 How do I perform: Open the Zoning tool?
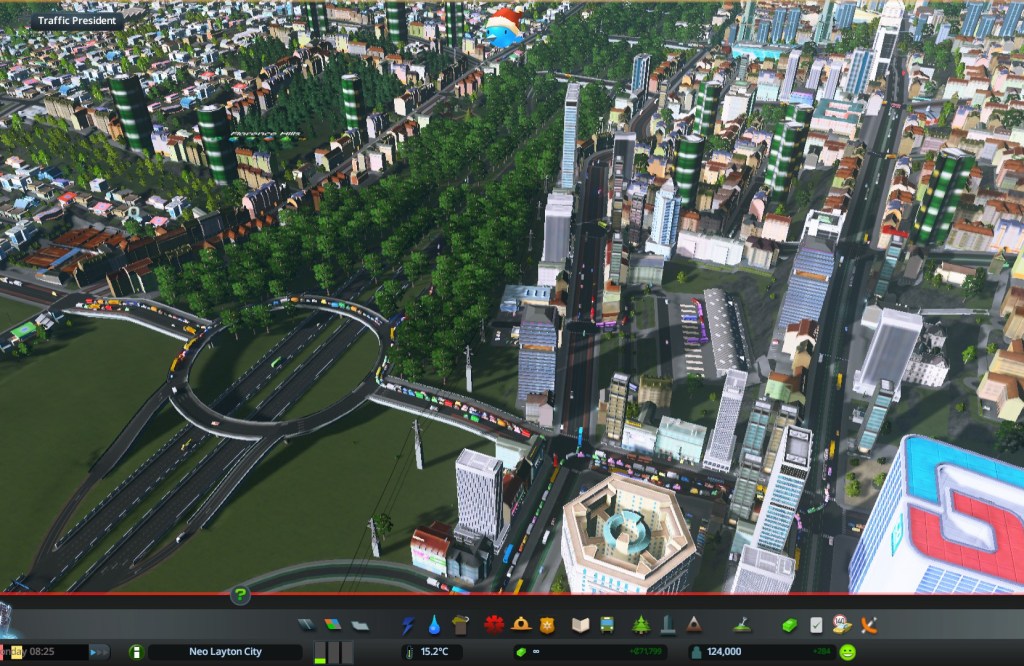coord(334,625)
